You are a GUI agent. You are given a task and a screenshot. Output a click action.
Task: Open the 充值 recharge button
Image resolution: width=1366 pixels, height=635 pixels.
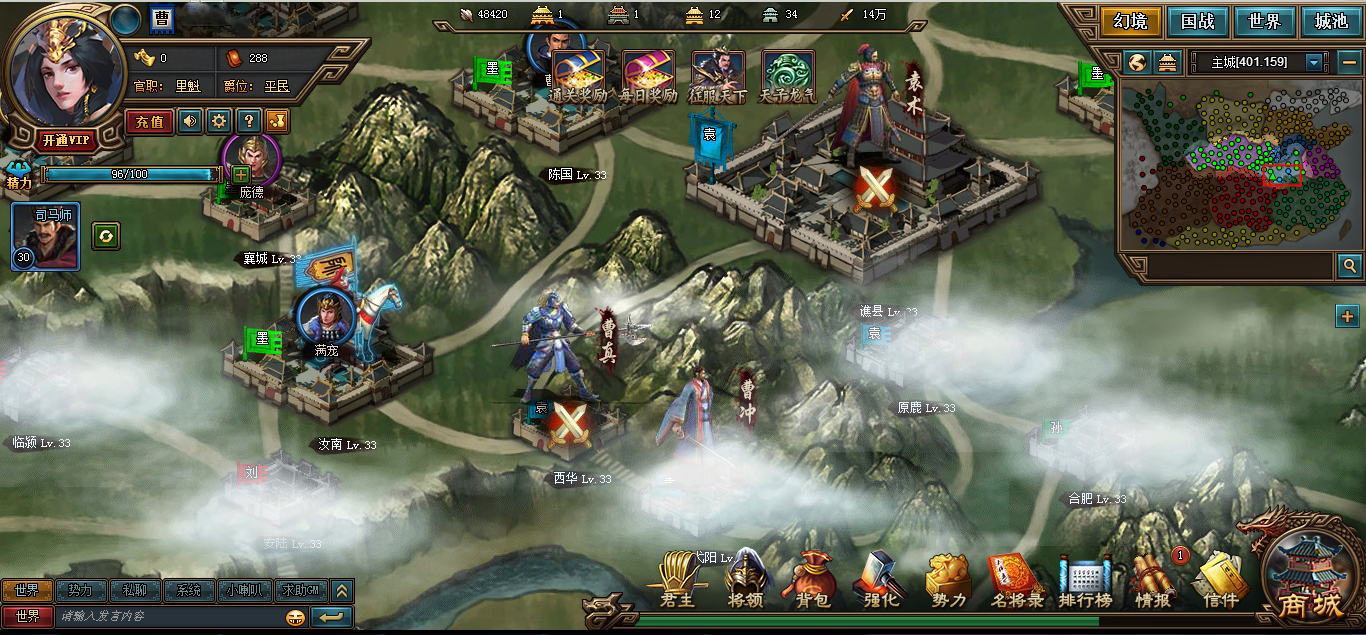[x=149, y=122]
